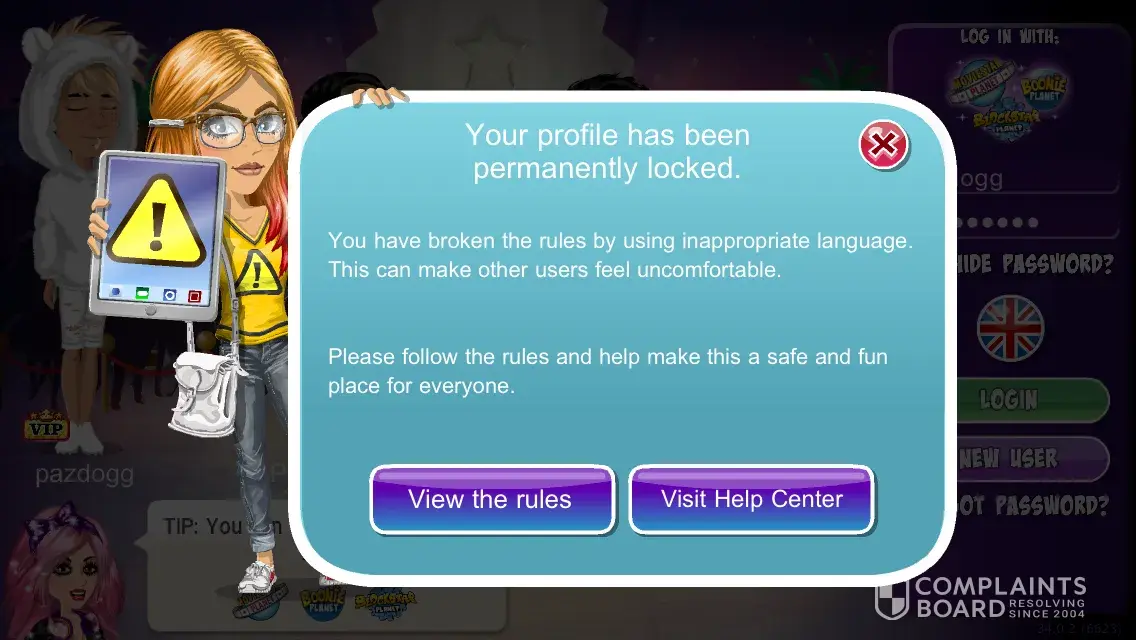The width and height of the screenshot is (1136, 640).
Task: Toggle the hide password option
Action: coord(1035,265)
